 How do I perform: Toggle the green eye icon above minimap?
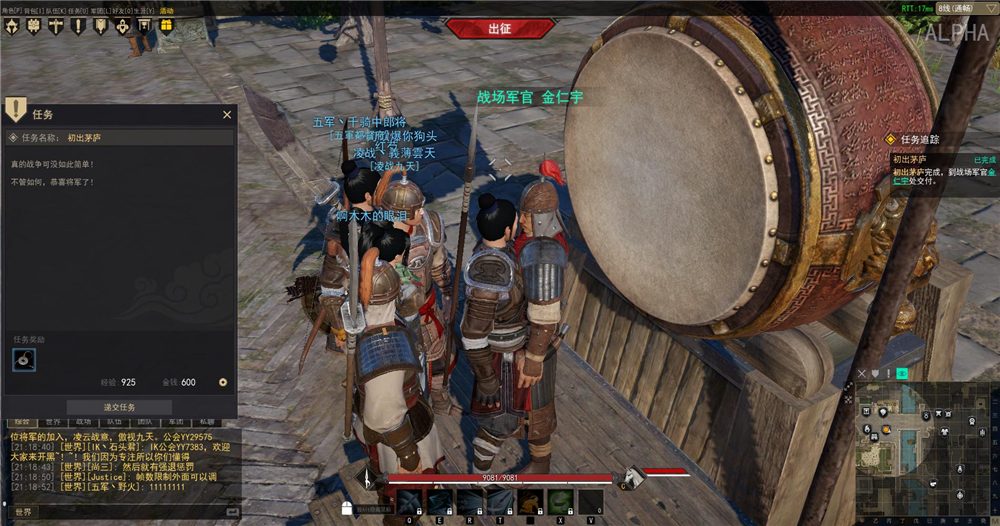click(x=902, y=374)
